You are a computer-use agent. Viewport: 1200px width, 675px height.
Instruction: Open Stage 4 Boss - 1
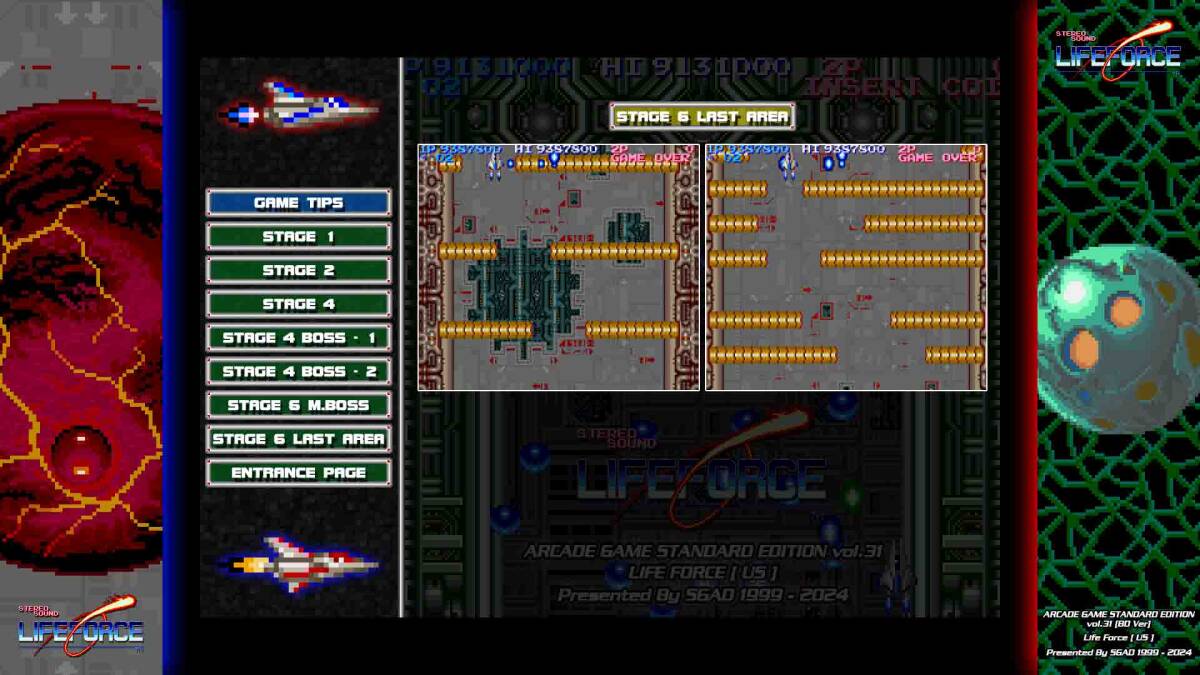click(x=298, y=338)
